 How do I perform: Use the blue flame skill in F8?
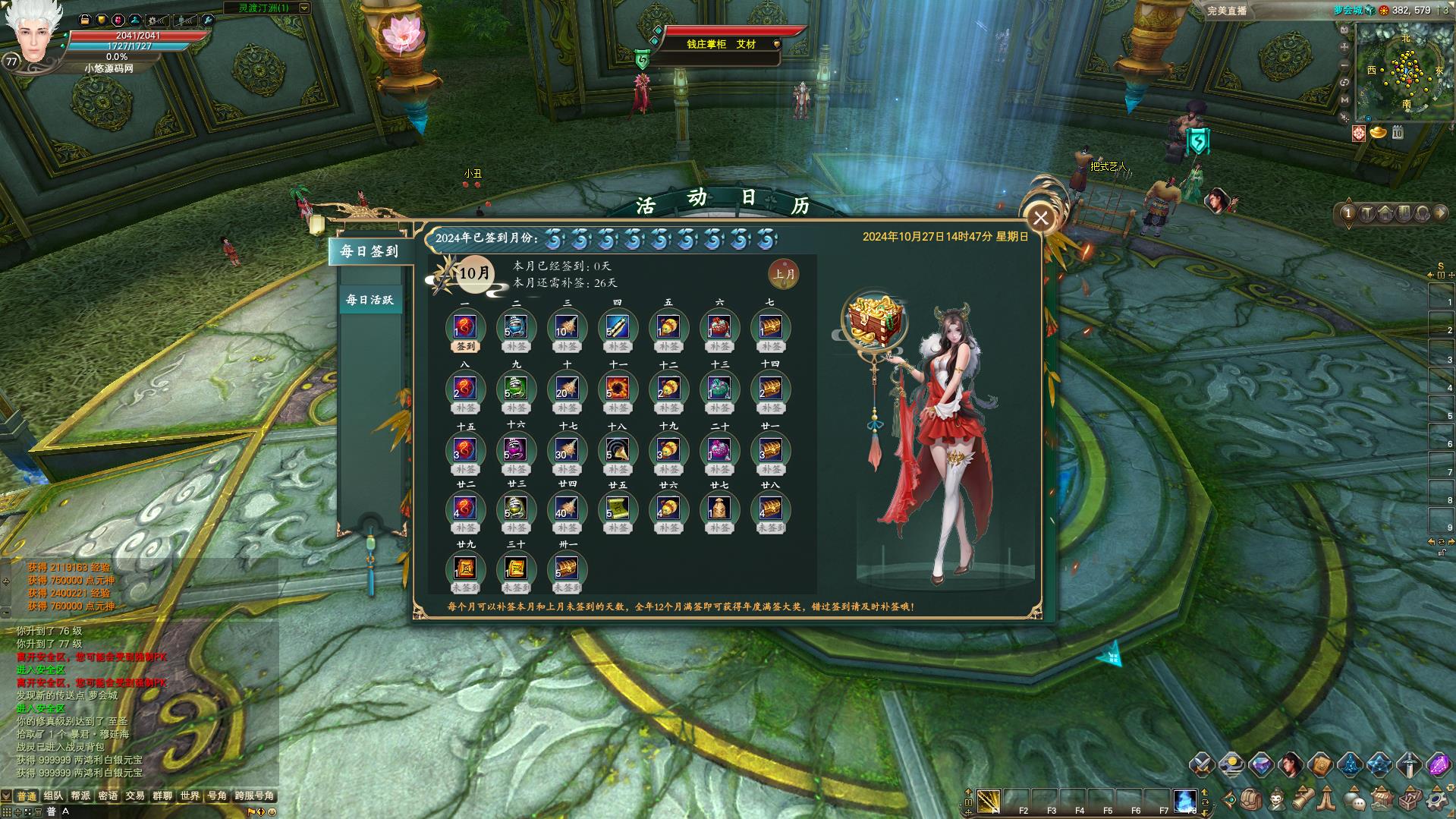tap(1184, 801)
